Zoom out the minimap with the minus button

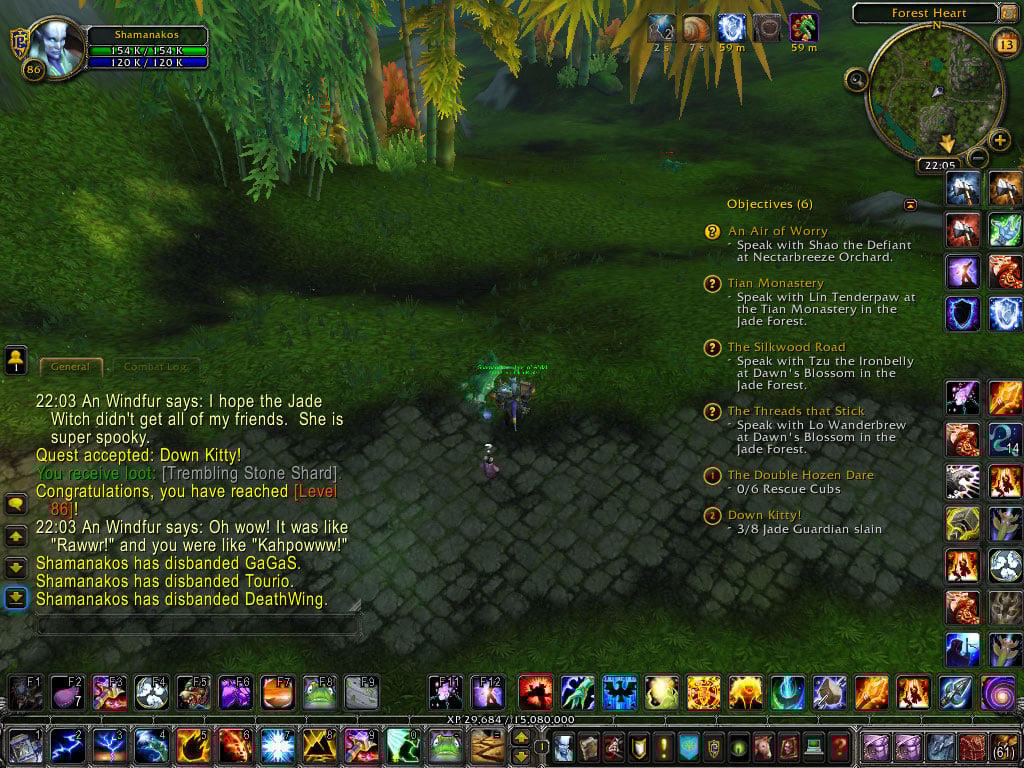(978, 158)
